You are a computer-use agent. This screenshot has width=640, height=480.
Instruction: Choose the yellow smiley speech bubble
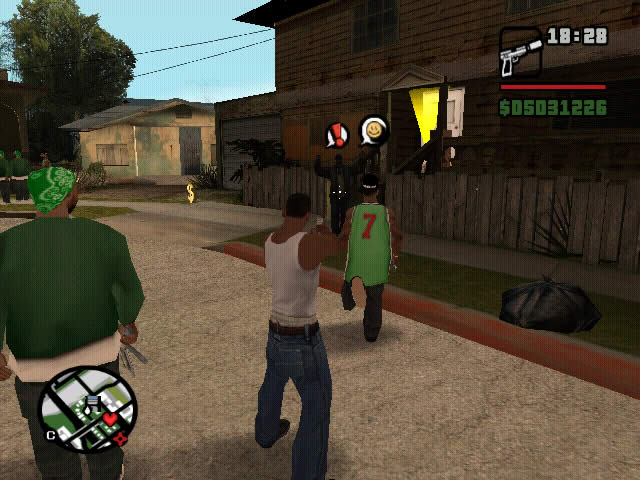click(373, 130)
